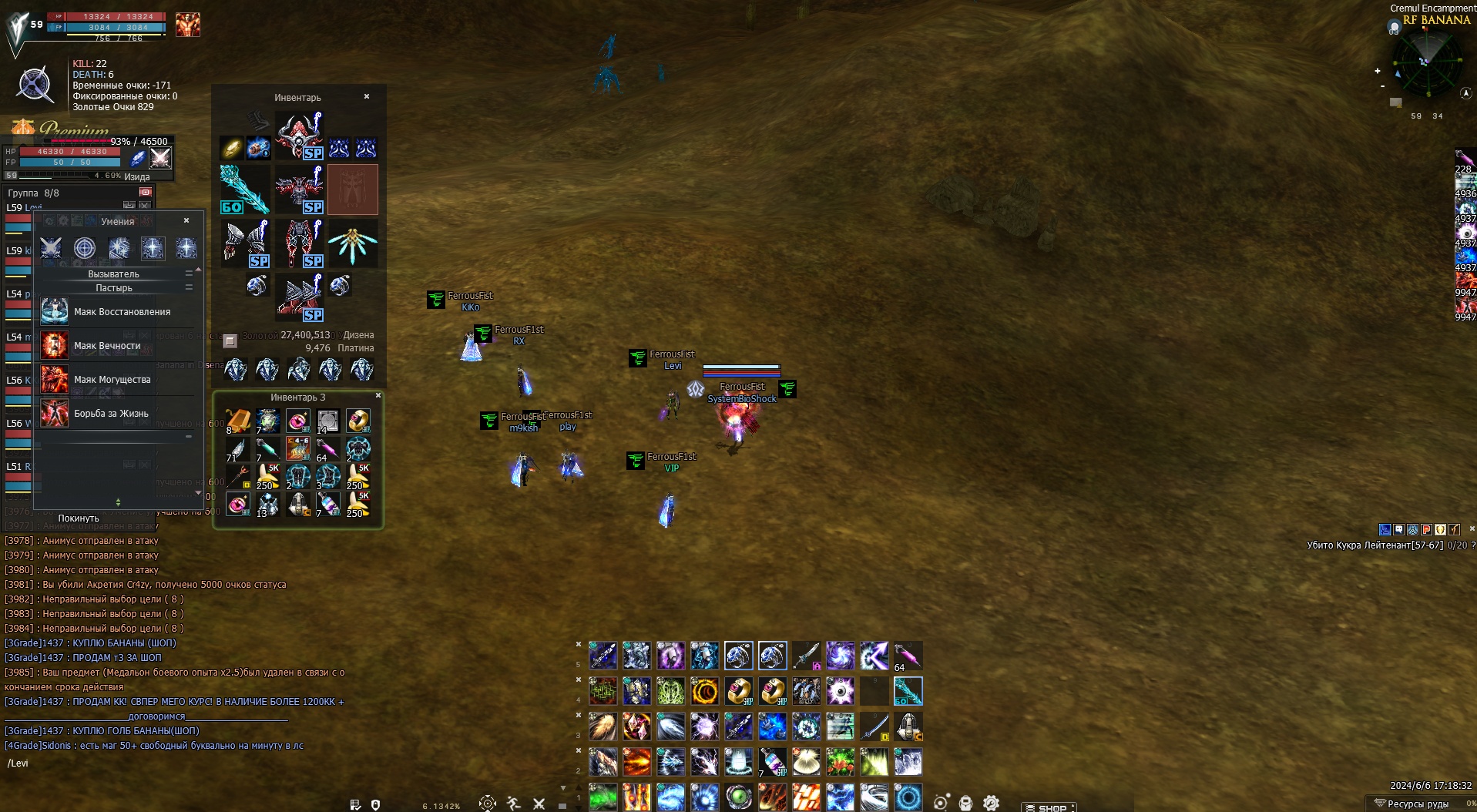The width and height of the screenshot is (1477, 812).
Task: Open the SHOP button
Action: tap(1049, 807)
